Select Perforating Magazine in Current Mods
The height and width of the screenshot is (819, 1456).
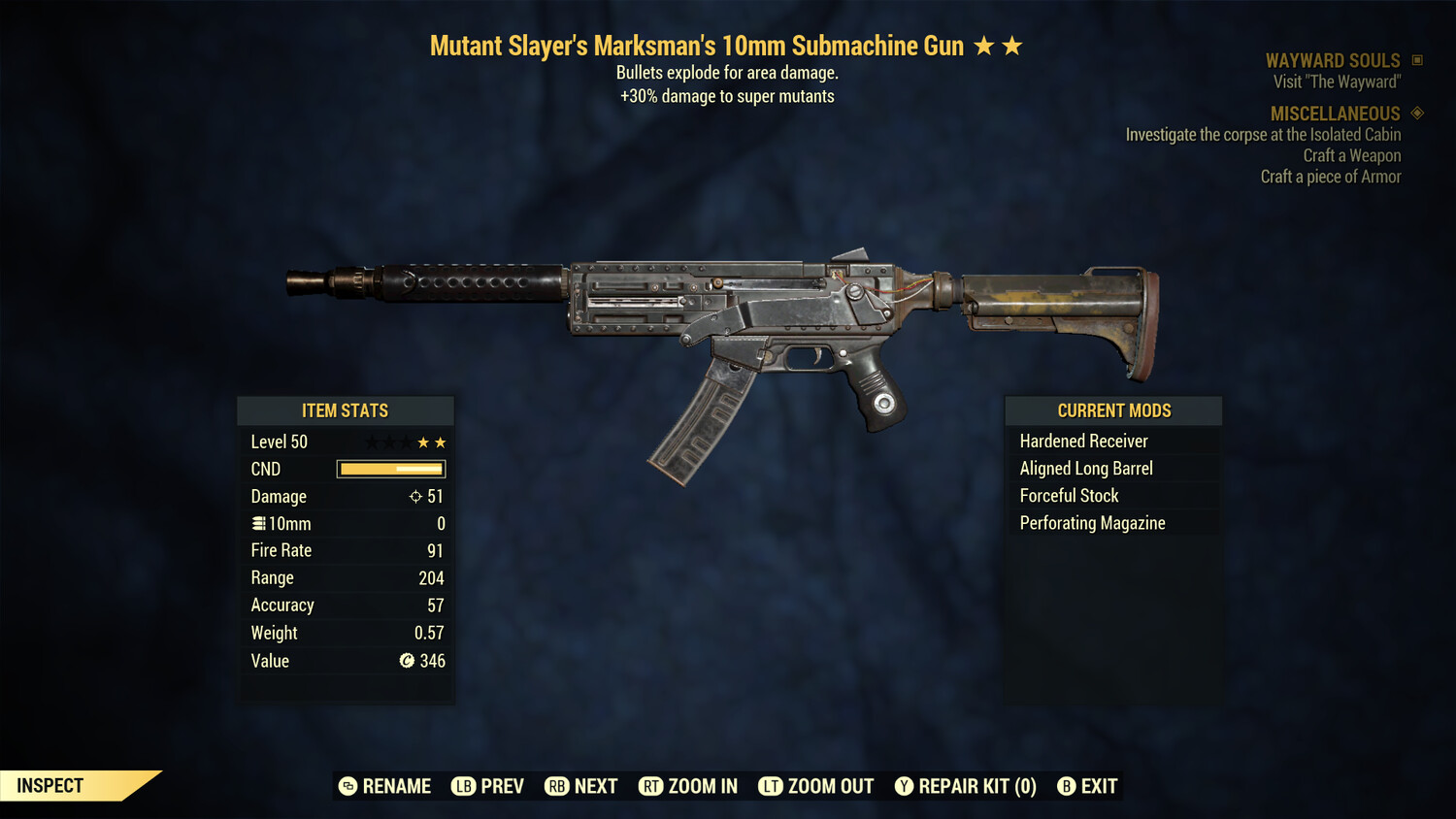[1092, 522]
